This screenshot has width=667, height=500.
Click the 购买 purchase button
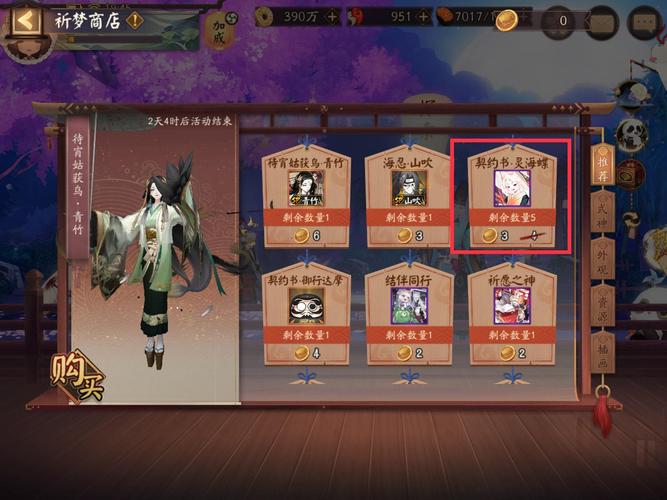coord(76,372)
